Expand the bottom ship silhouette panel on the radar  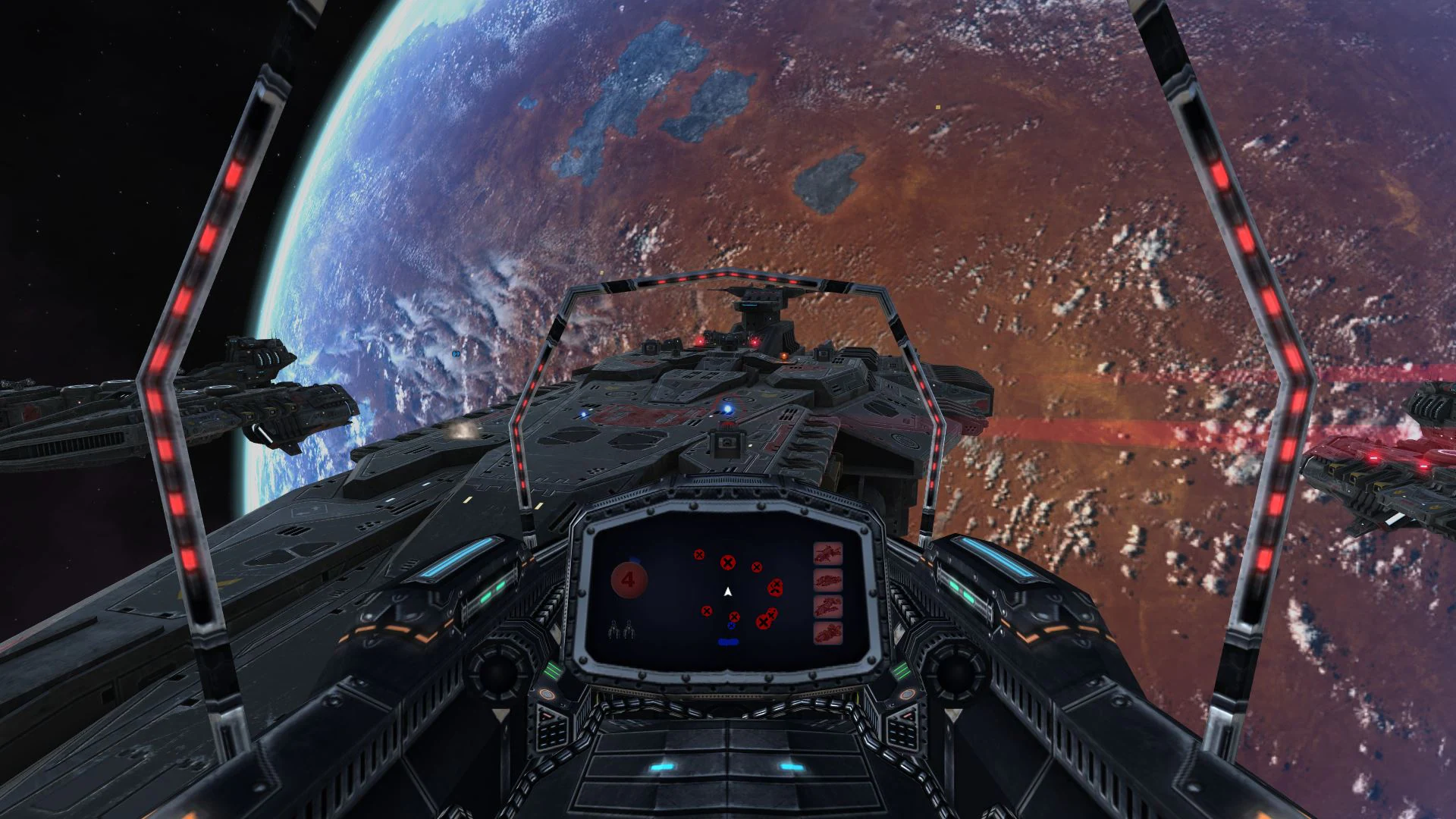827,632
